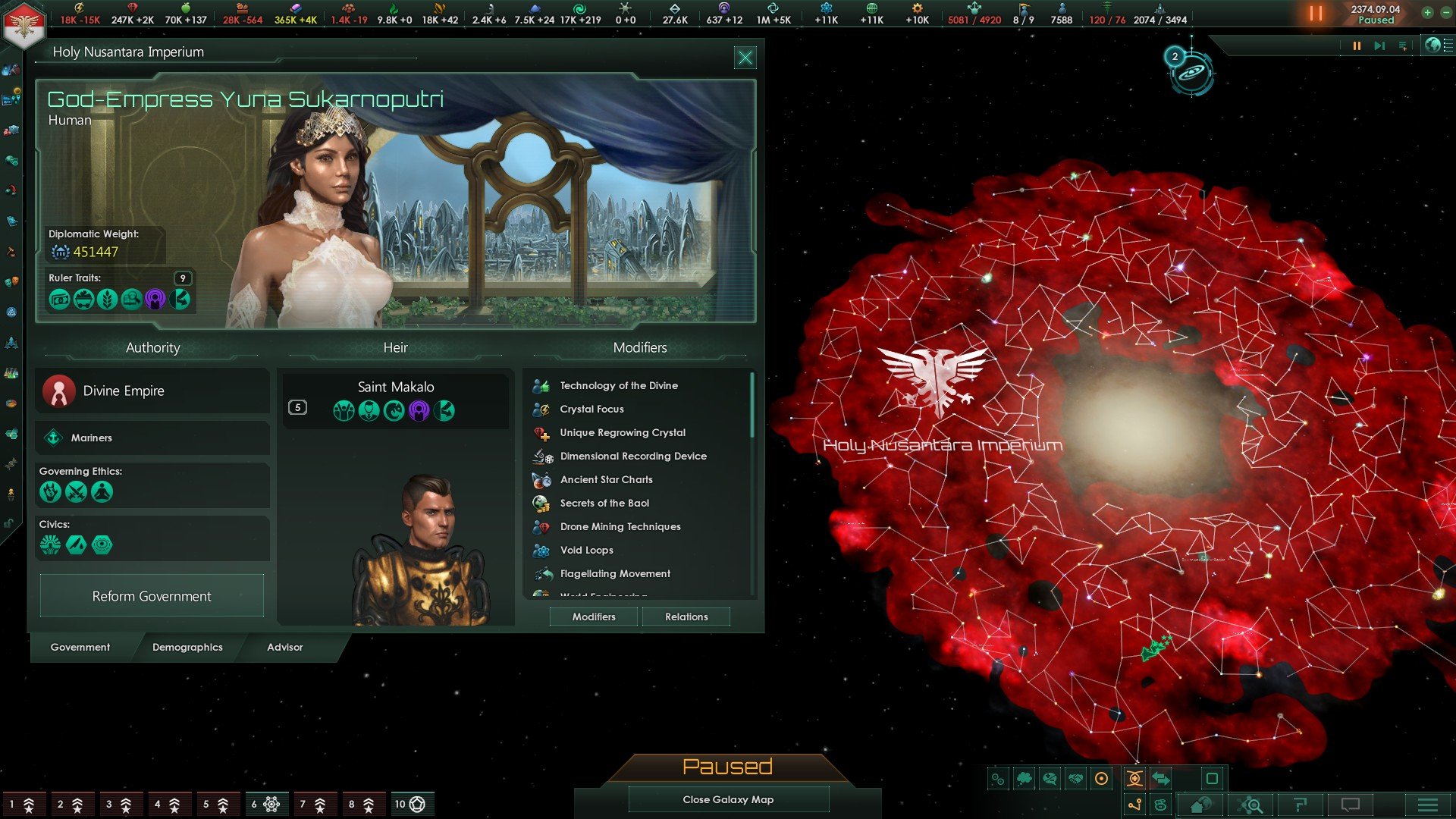Click the Secrets of the Baol modifier

604,503
